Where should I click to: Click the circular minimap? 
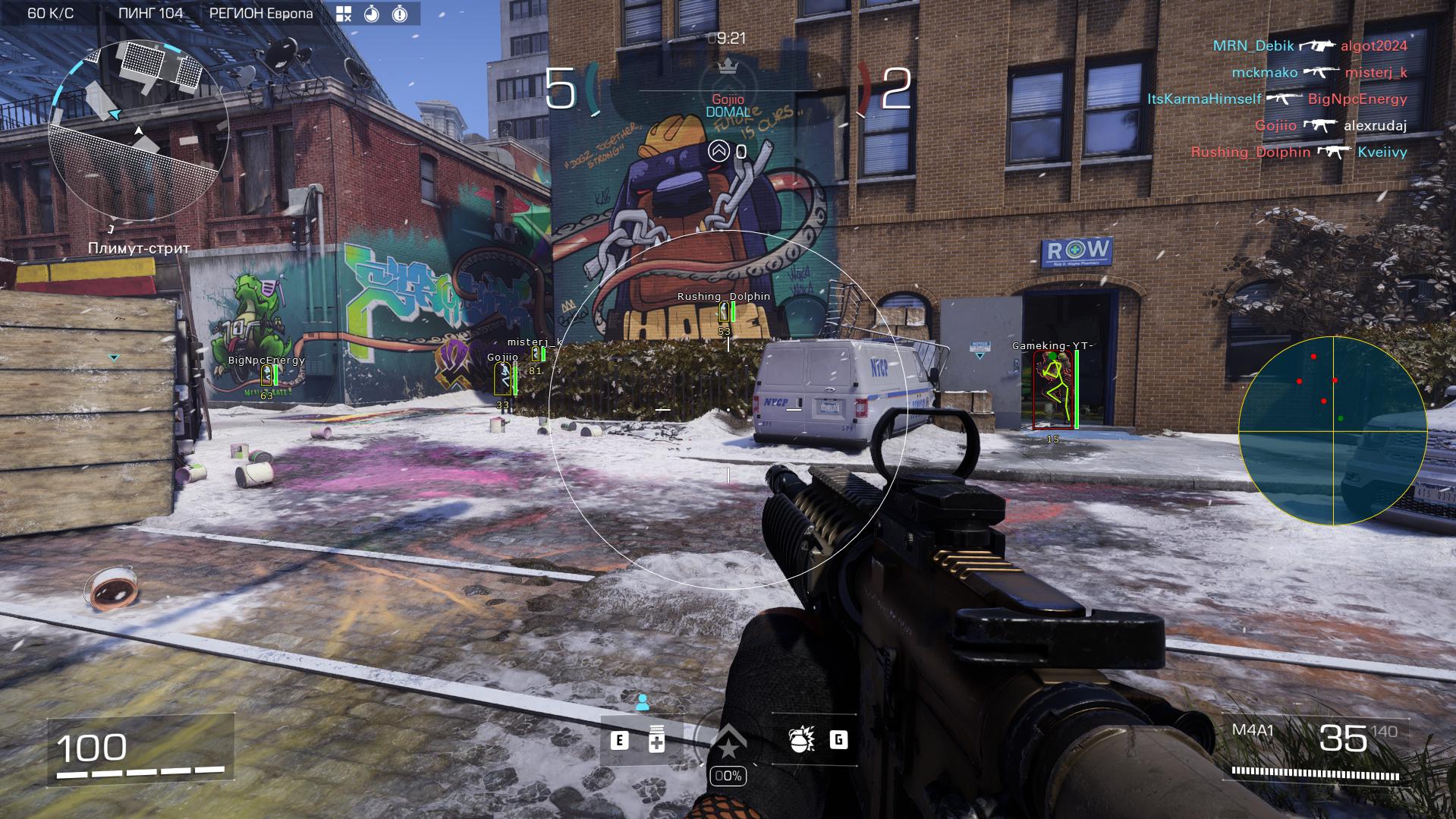(x=138, y=131)
